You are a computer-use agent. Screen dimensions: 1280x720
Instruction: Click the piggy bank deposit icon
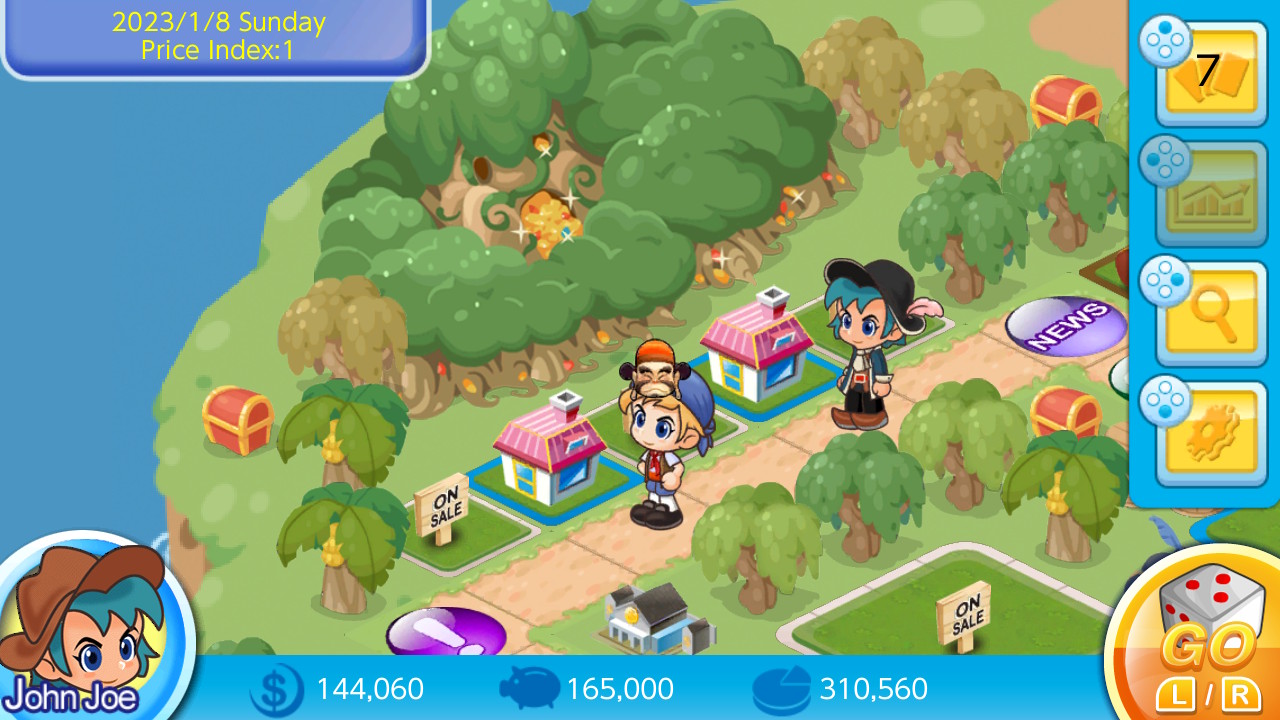coord(530,688)
